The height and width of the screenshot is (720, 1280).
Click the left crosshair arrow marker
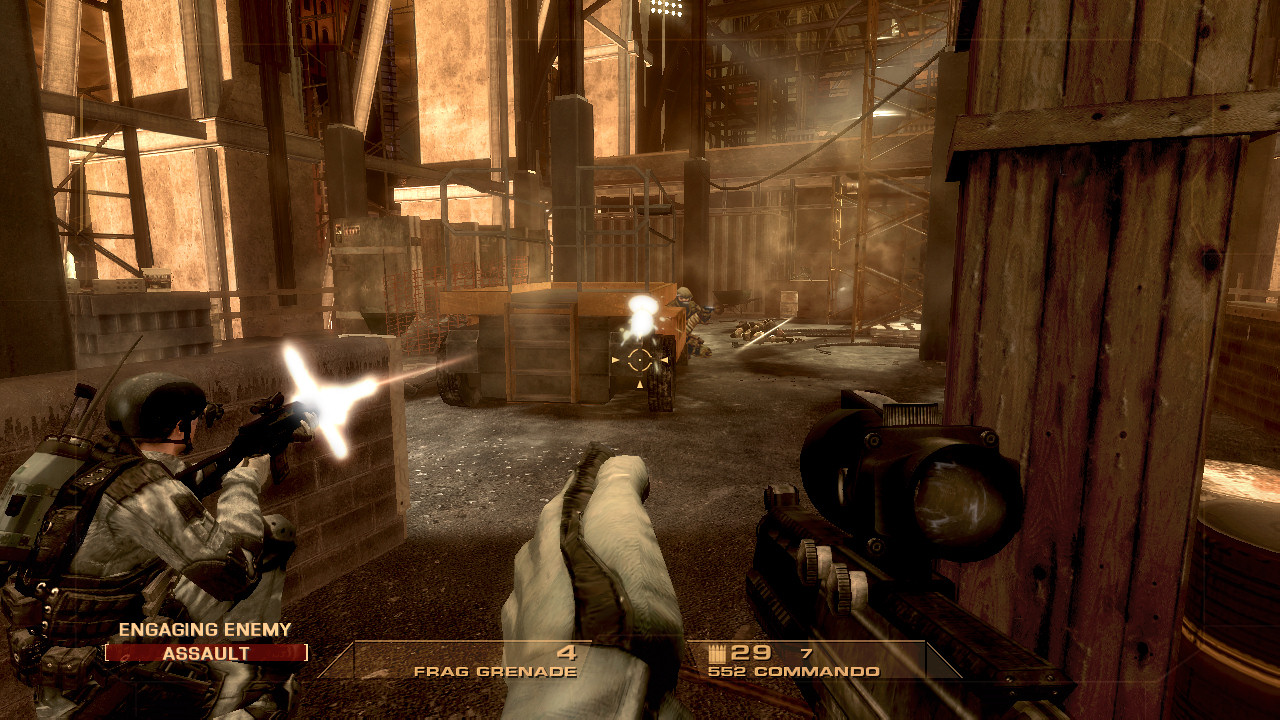point(615,360)
